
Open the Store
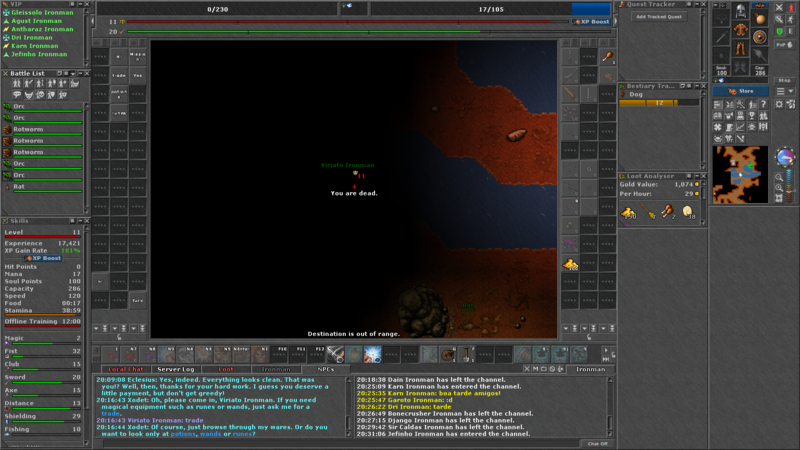(748, 90)
